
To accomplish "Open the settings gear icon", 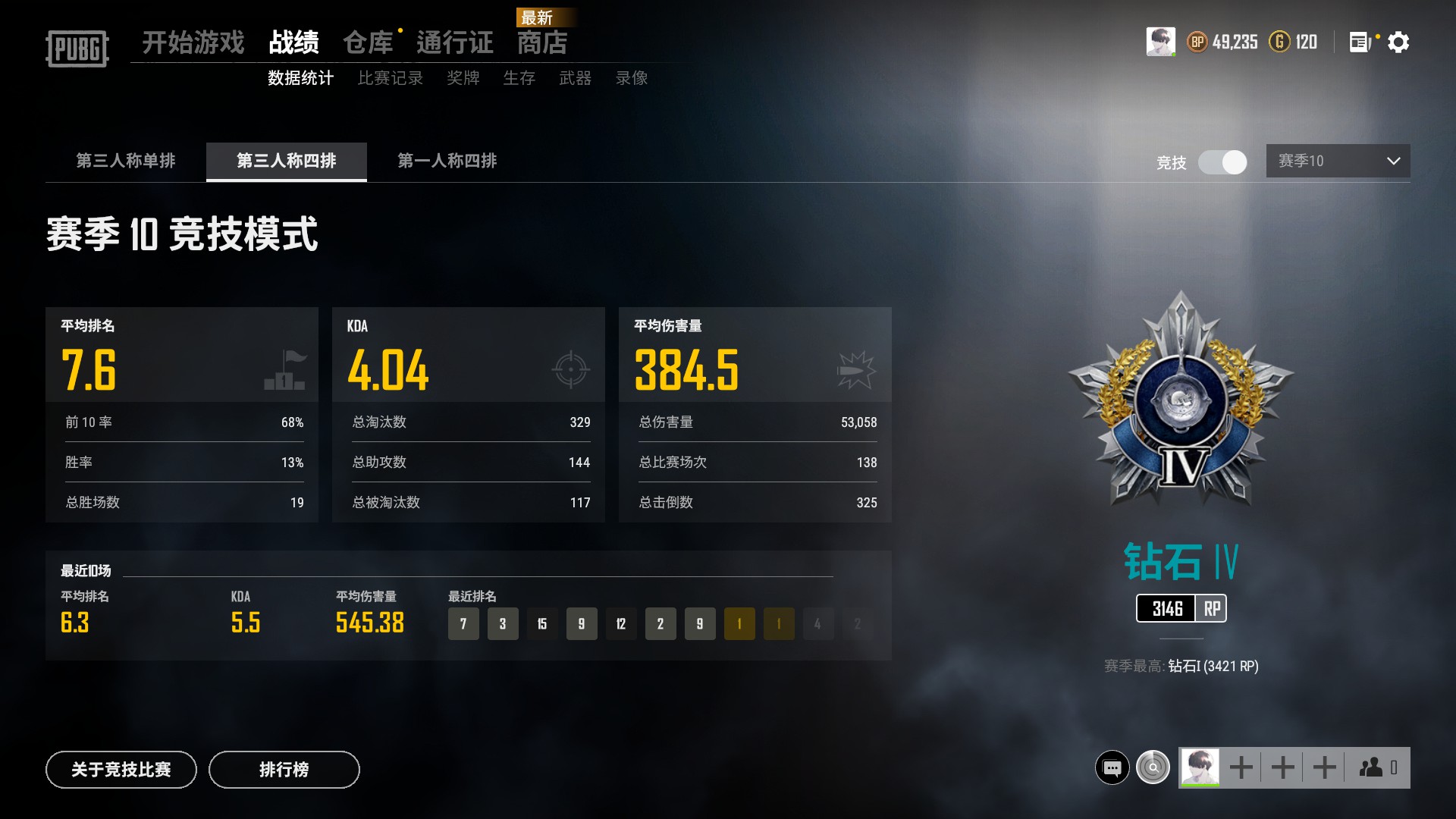I will [x=1399, y=42].
